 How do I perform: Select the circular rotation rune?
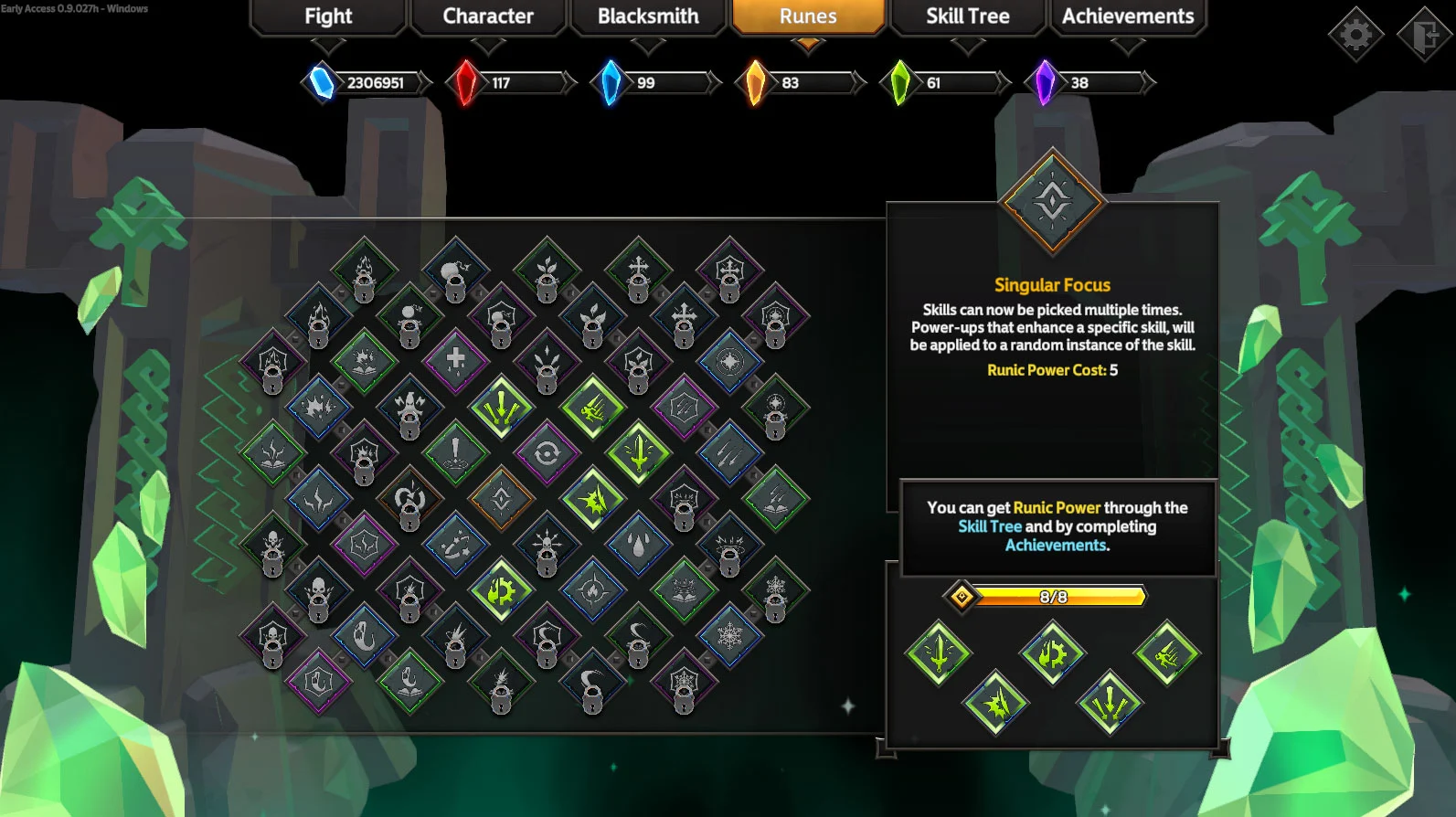coord(547,451)
